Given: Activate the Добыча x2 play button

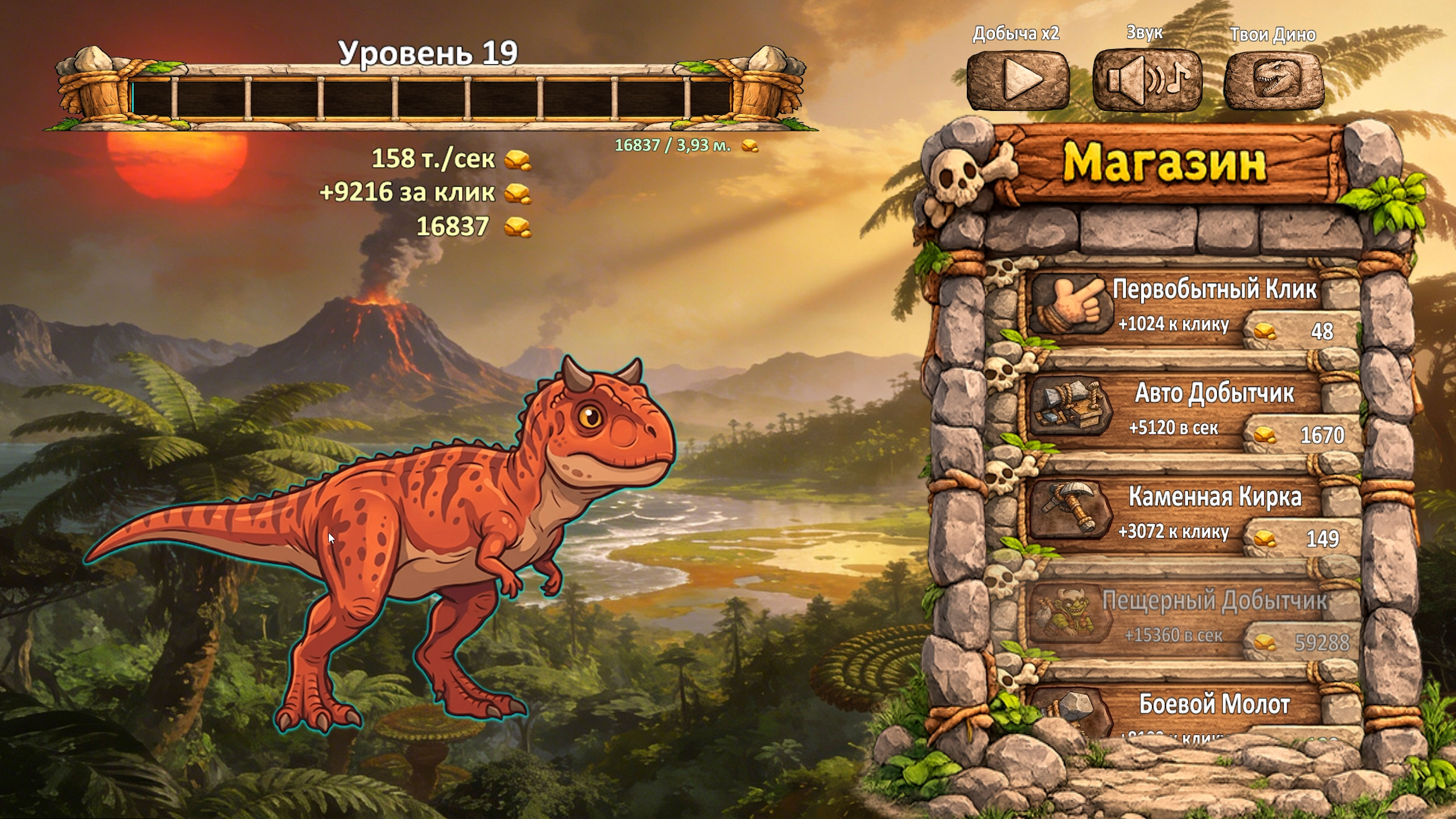Looking at the screenshot, I should pos(1018,80).
